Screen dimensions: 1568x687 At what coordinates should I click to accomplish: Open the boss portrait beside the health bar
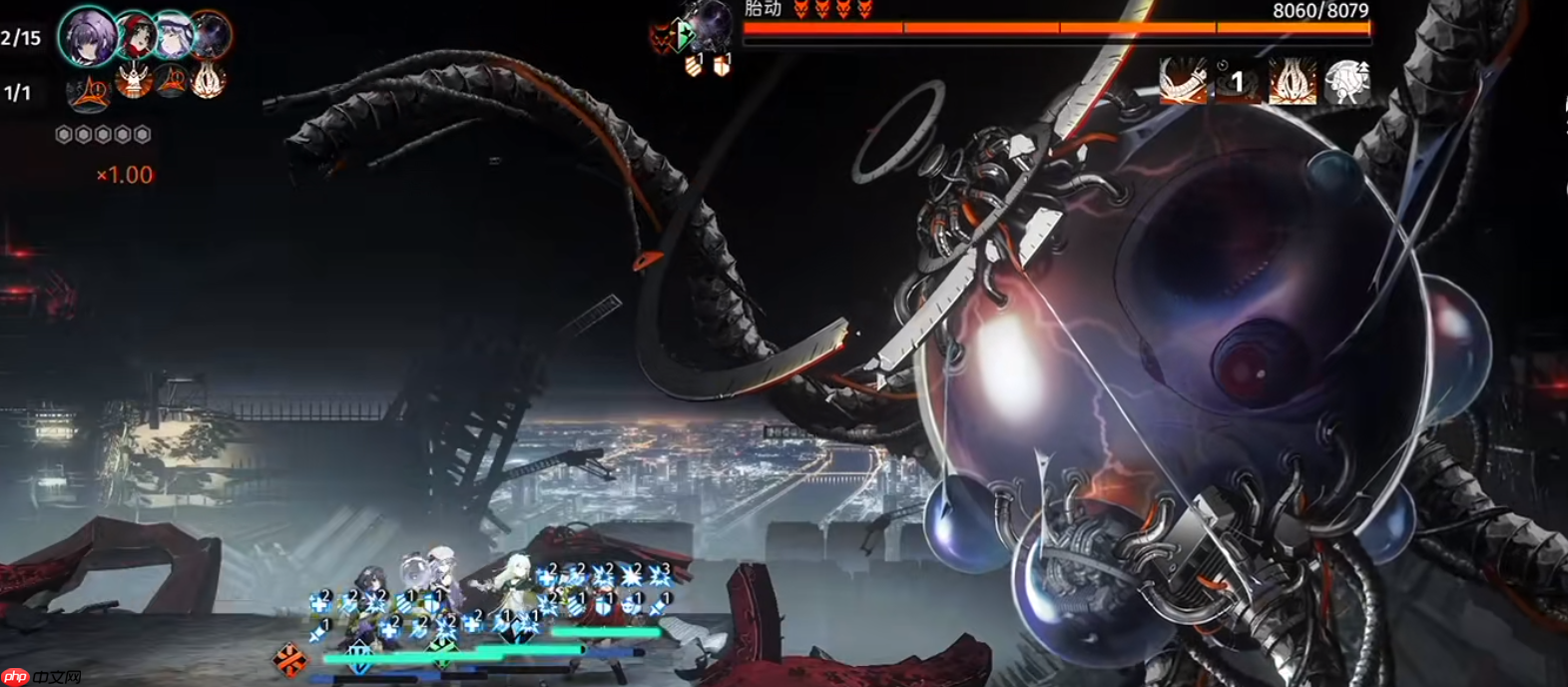[x=712, y=25]
